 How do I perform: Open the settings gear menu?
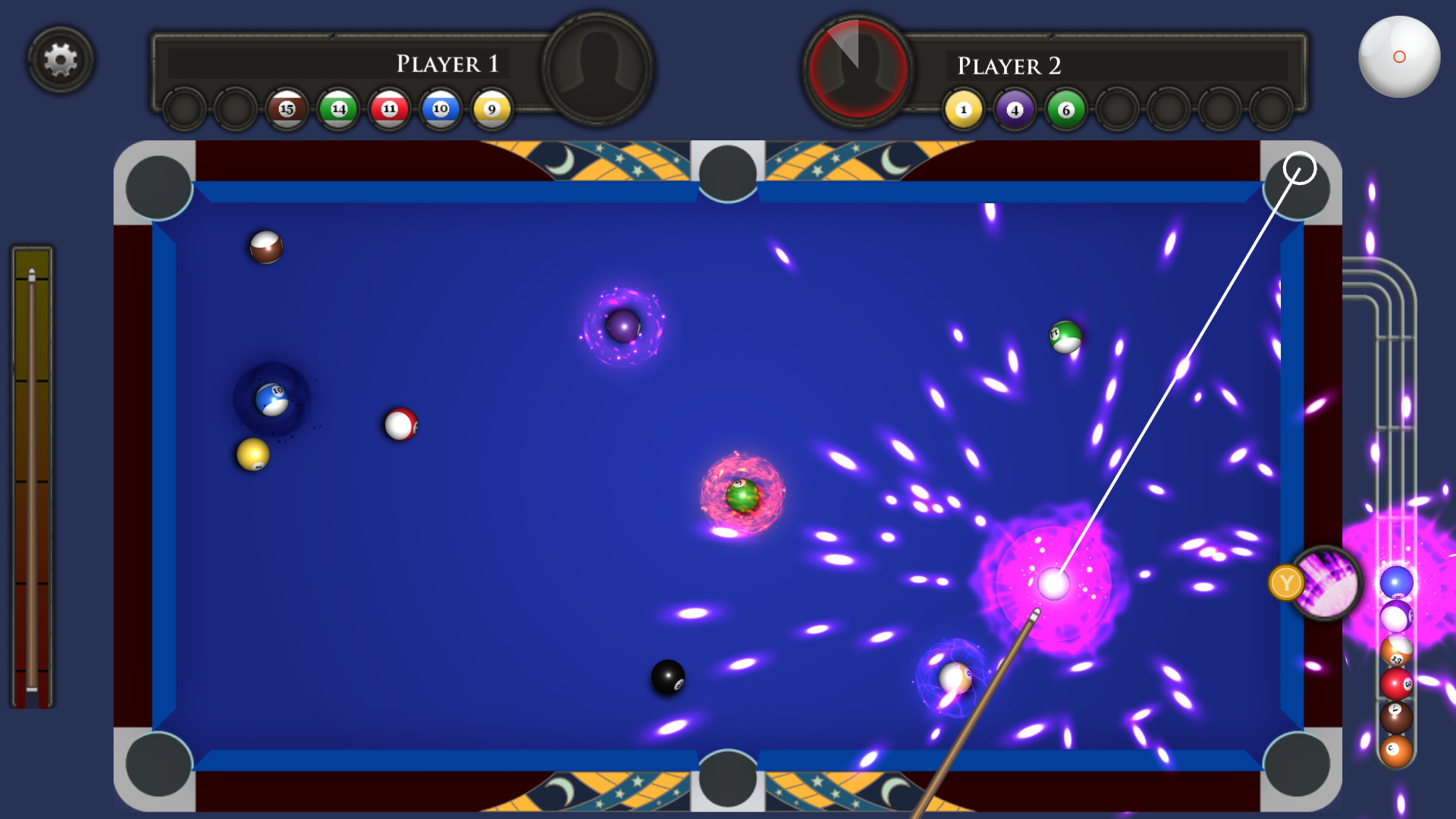(61, 60)
